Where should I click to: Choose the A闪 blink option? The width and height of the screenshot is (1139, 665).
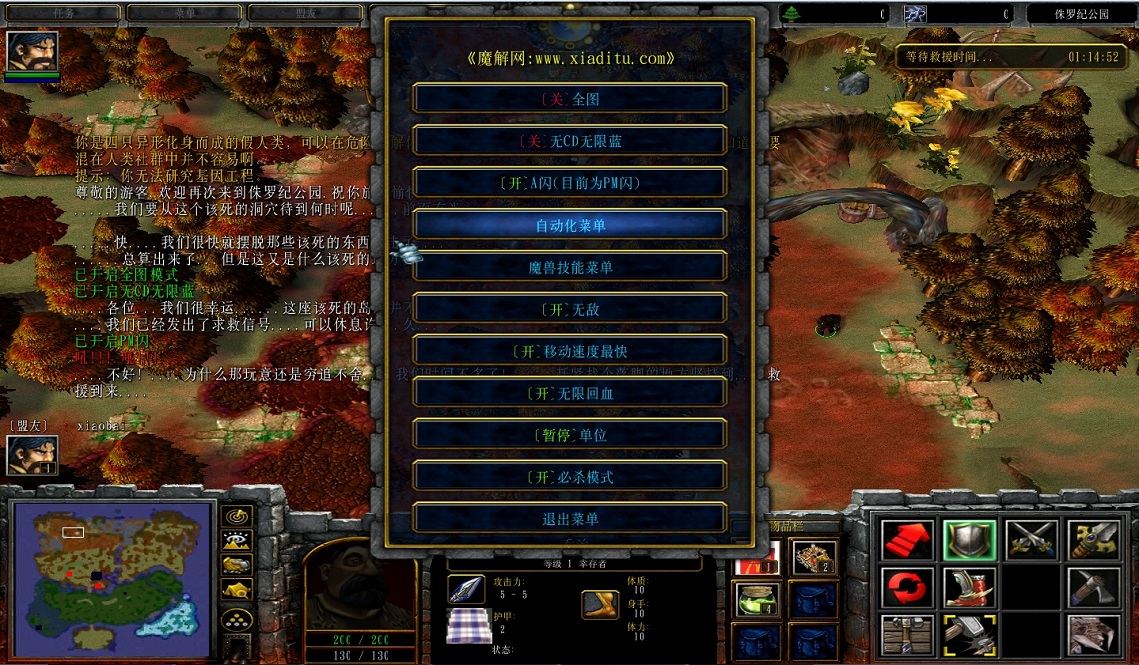(570, 183)
